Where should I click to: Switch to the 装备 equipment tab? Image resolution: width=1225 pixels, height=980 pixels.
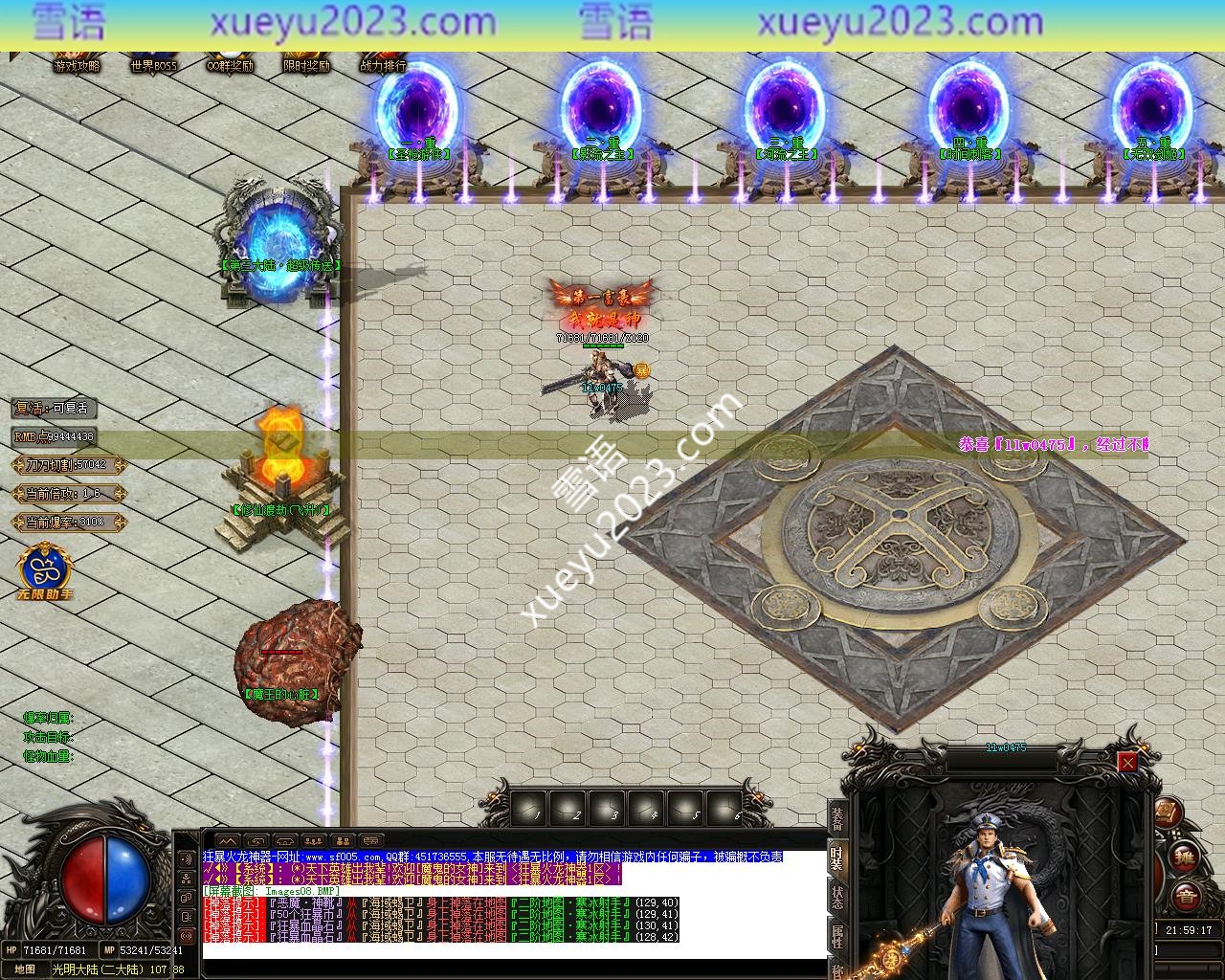pyautogui.click(x=837, y=819)
